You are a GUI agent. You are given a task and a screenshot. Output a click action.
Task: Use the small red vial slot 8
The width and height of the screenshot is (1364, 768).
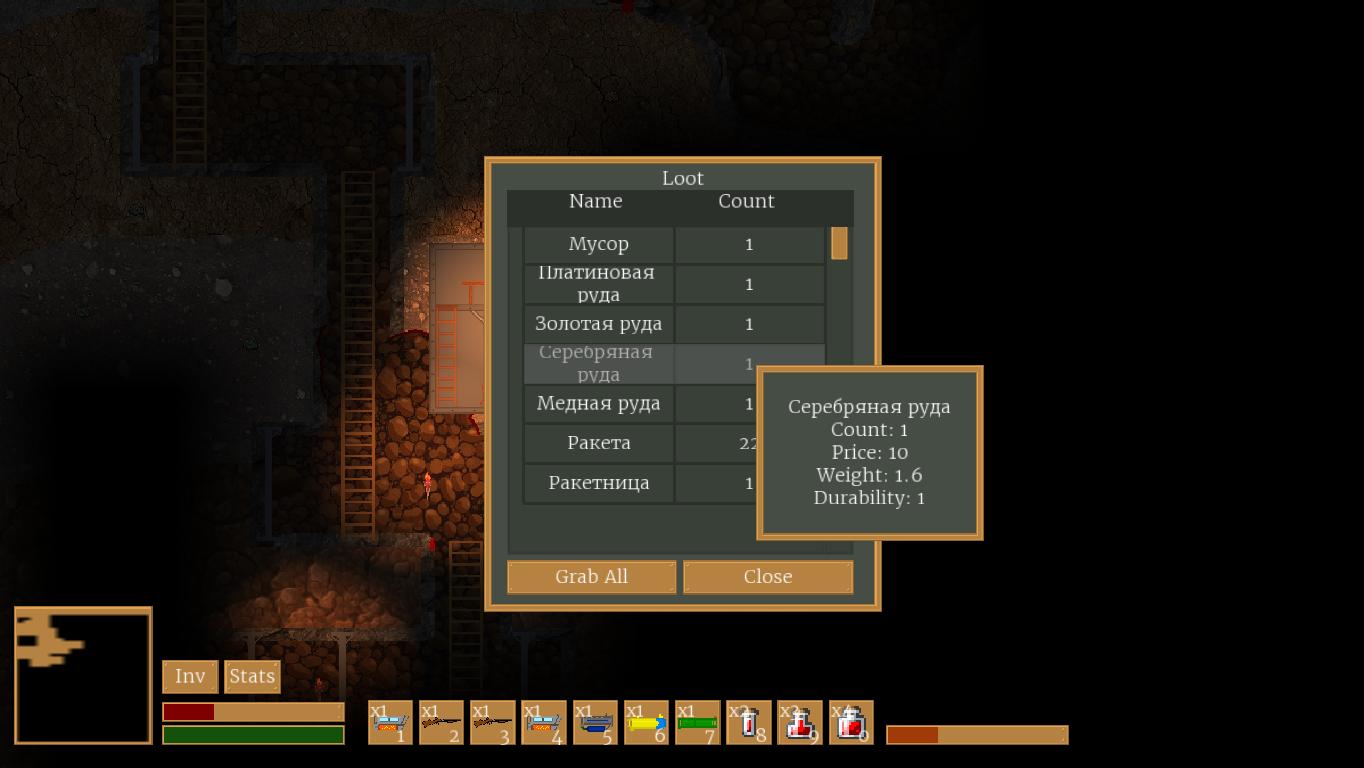[748, 722]
